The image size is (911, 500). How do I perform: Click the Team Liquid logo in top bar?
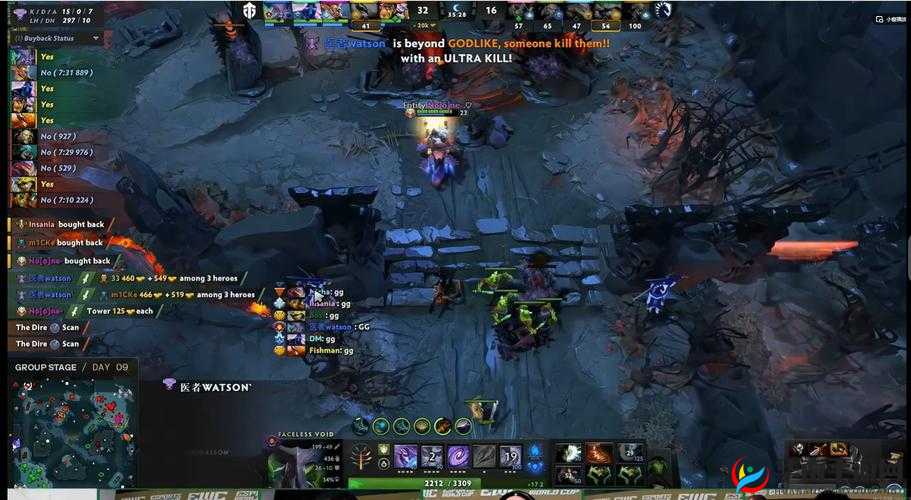click(x=664, y=10)
